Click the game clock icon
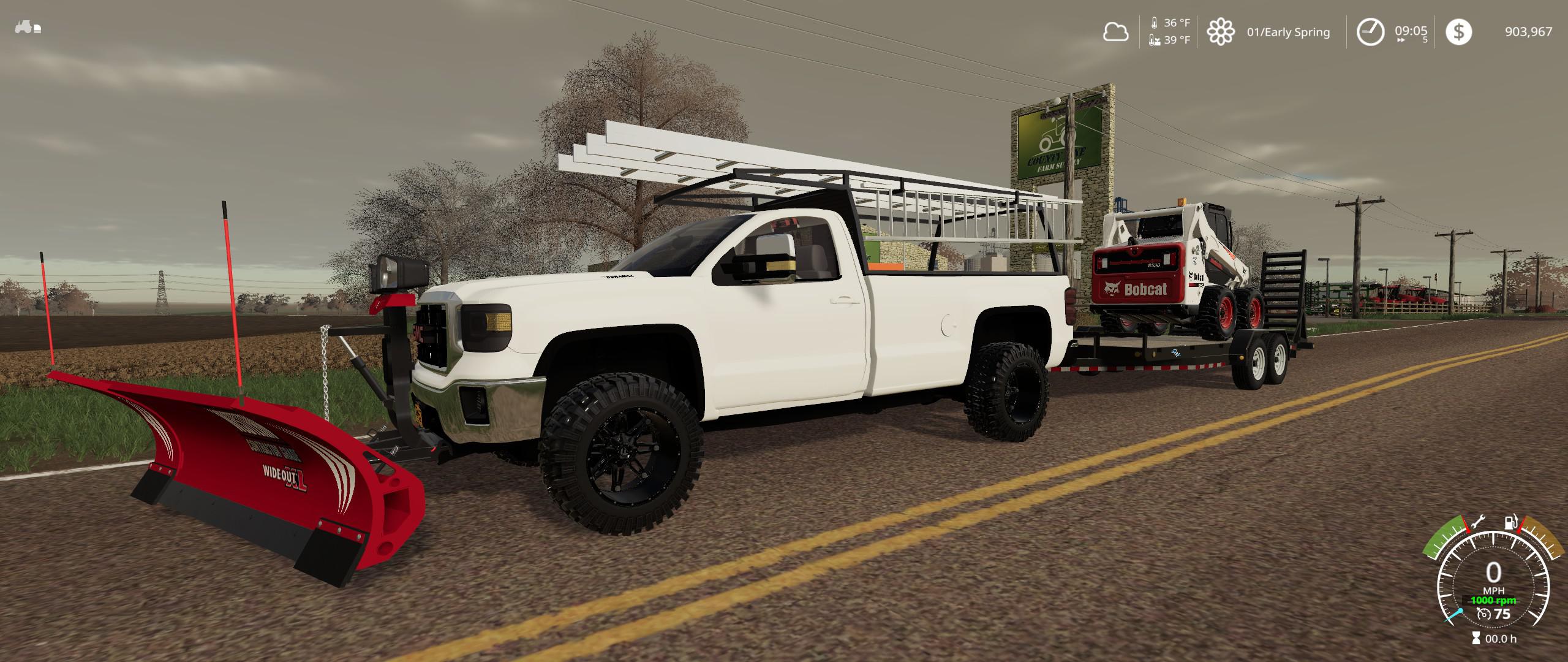The height and width of the screenshot is (662, 1568). (x=1370, y=32)
